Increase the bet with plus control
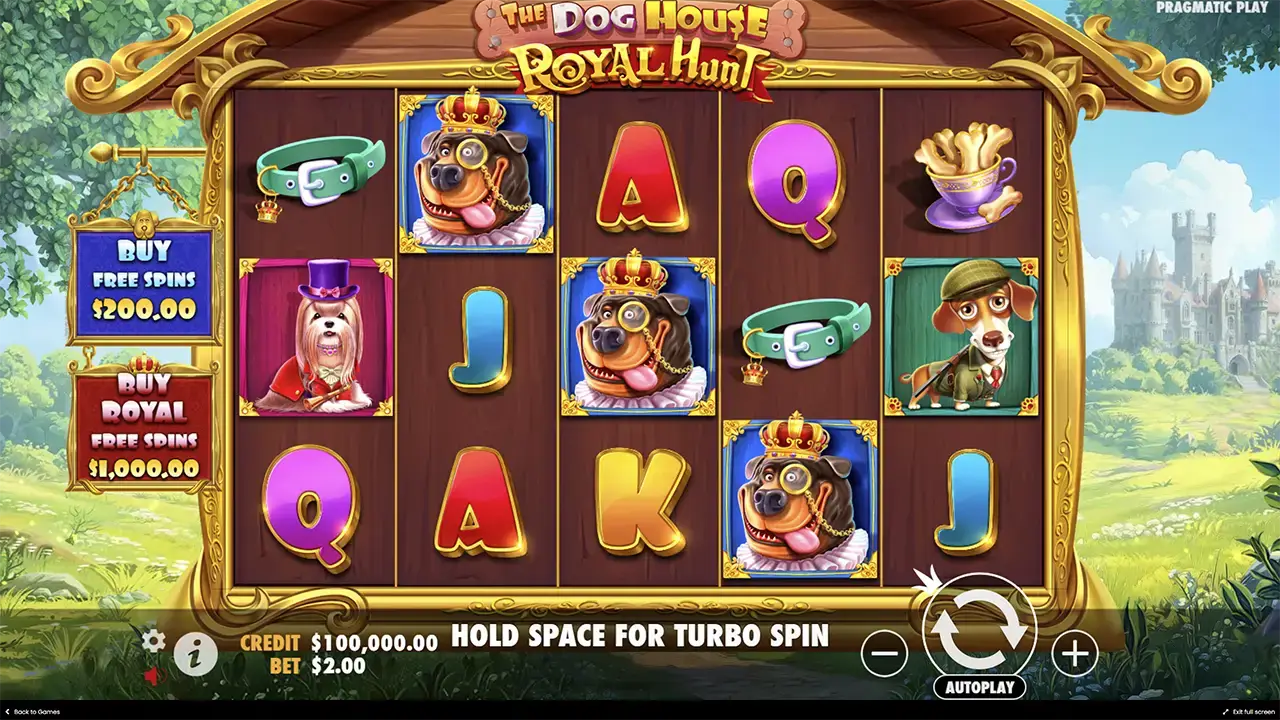 point(1075,654)
